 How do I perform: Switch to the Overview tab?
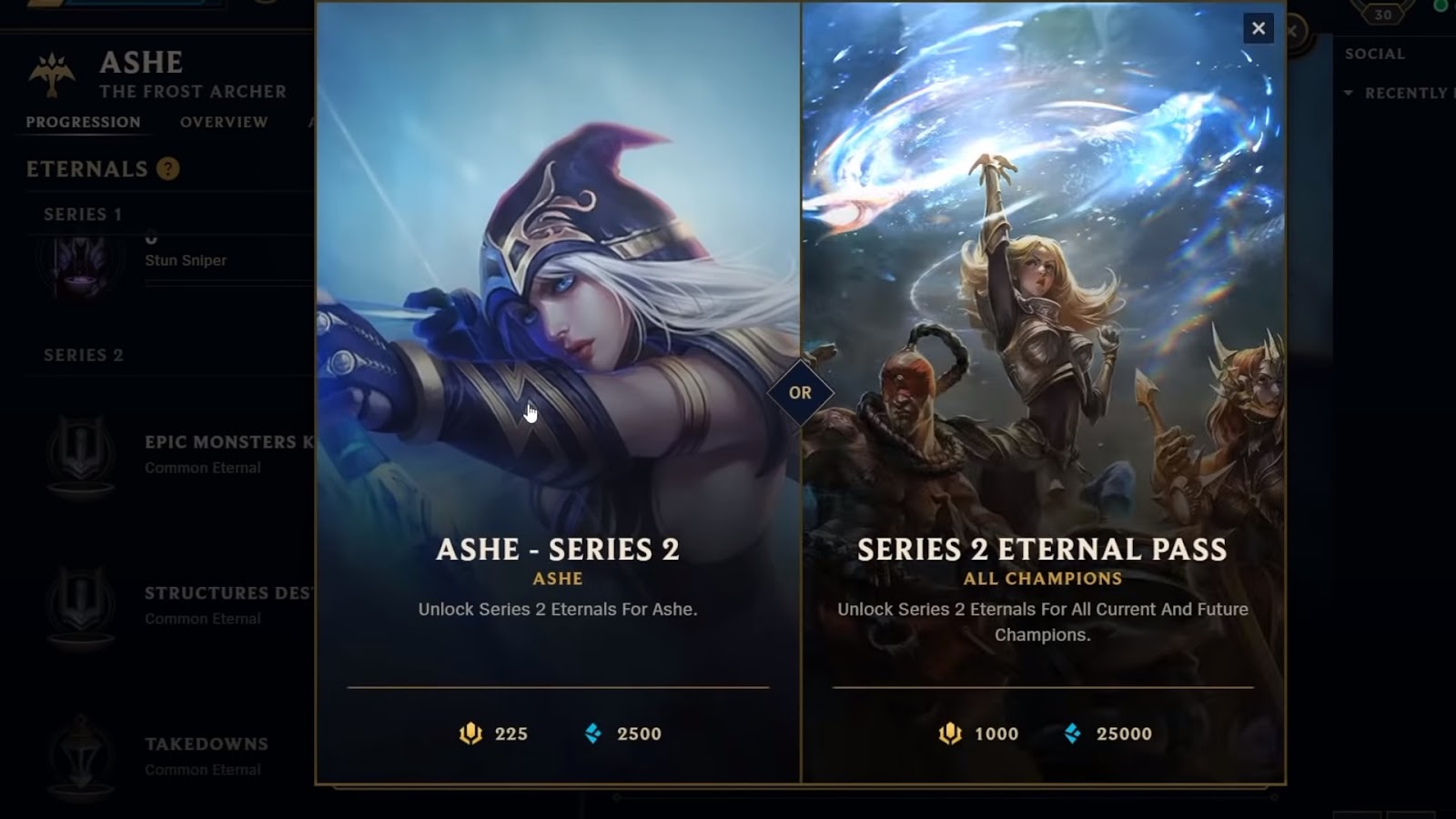pos(223,122)
